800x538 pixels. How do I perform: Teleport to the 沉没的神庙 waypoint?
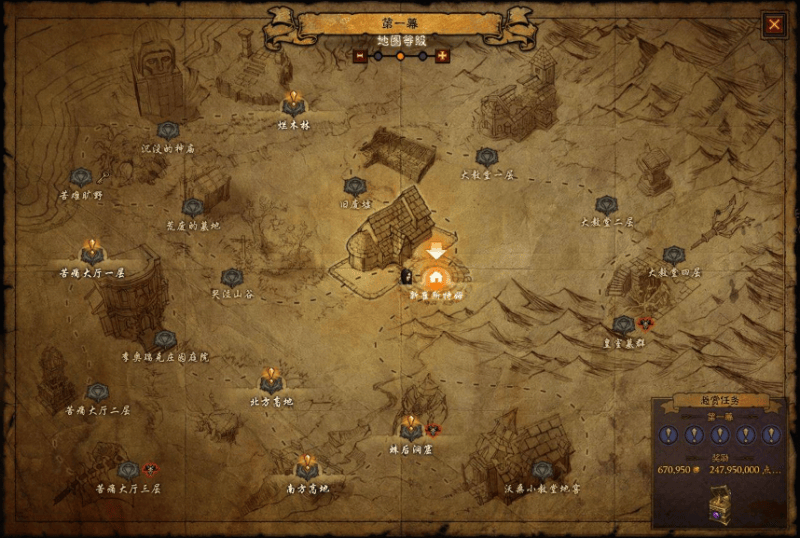(167, 131)
